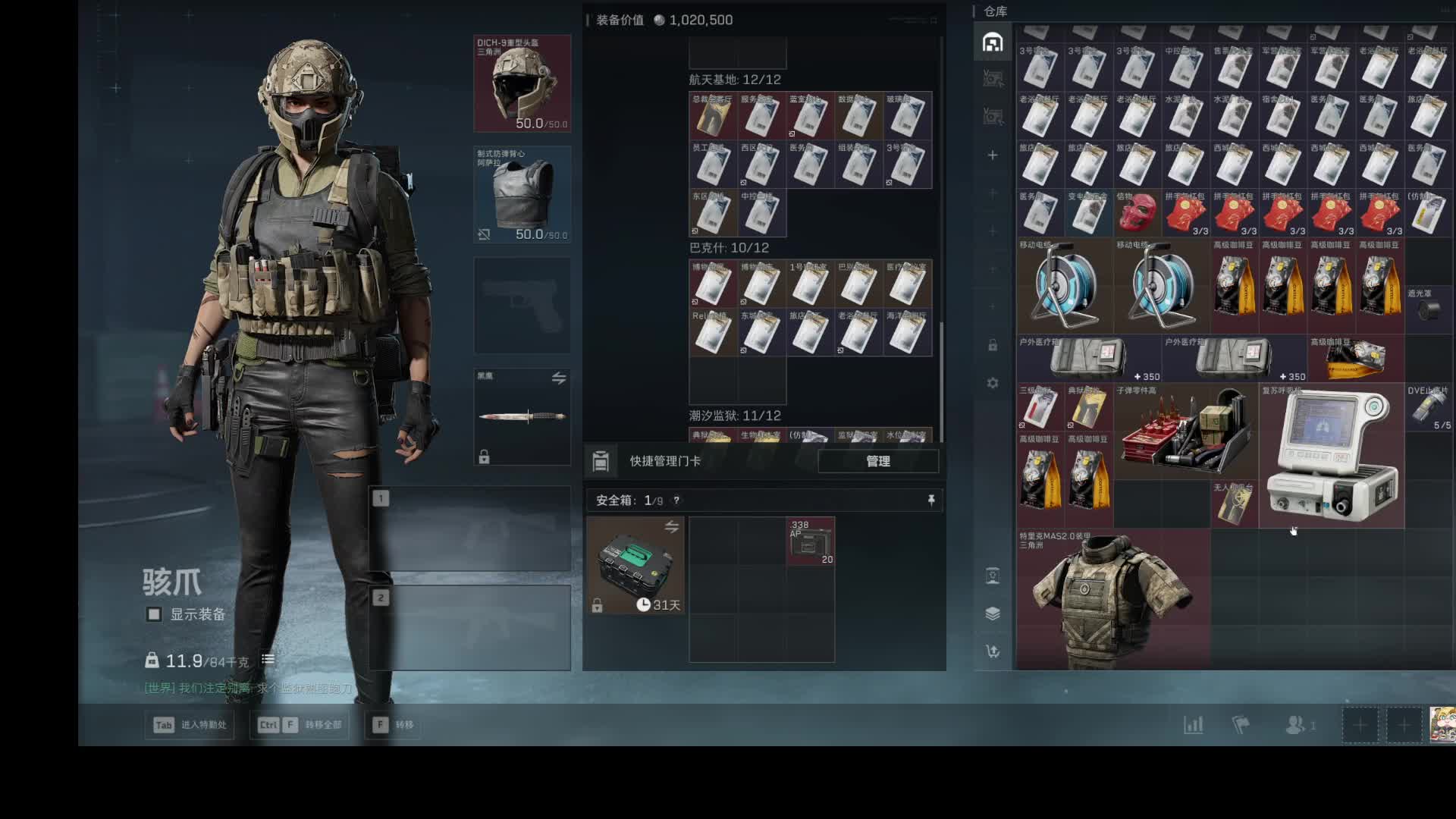Select the 复苏呼吸机 ventilator item
The height and width of the screenshot is (819, 1456).
1332,455
